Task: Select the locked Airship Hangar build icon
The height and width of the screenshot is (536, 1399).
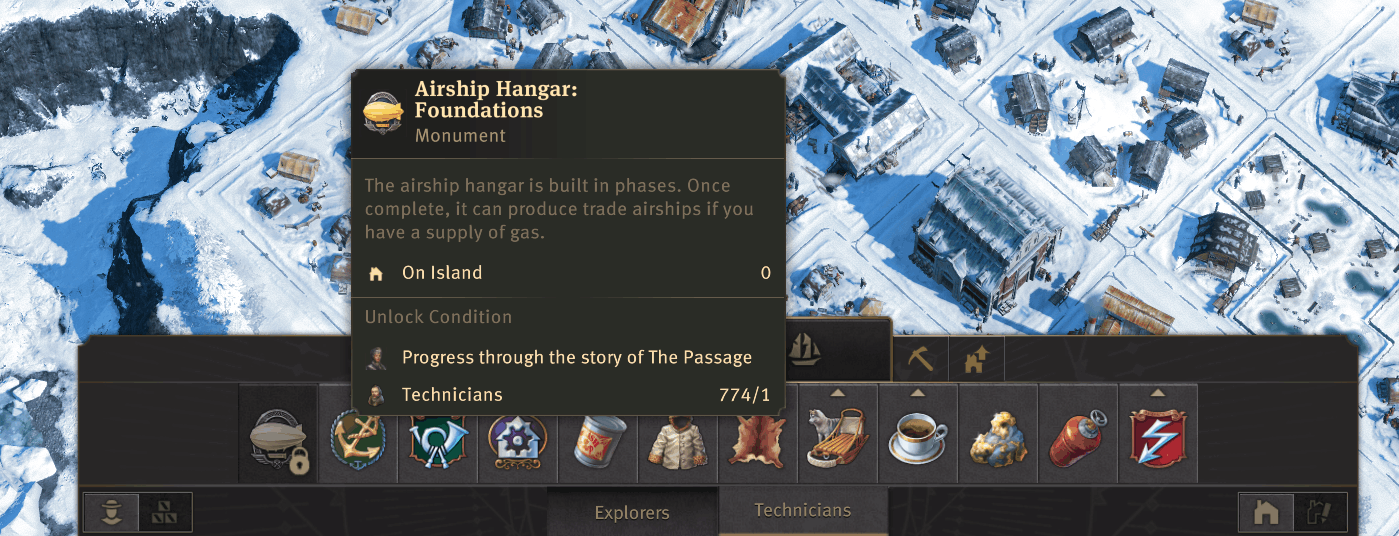Action: pos(278,441)
